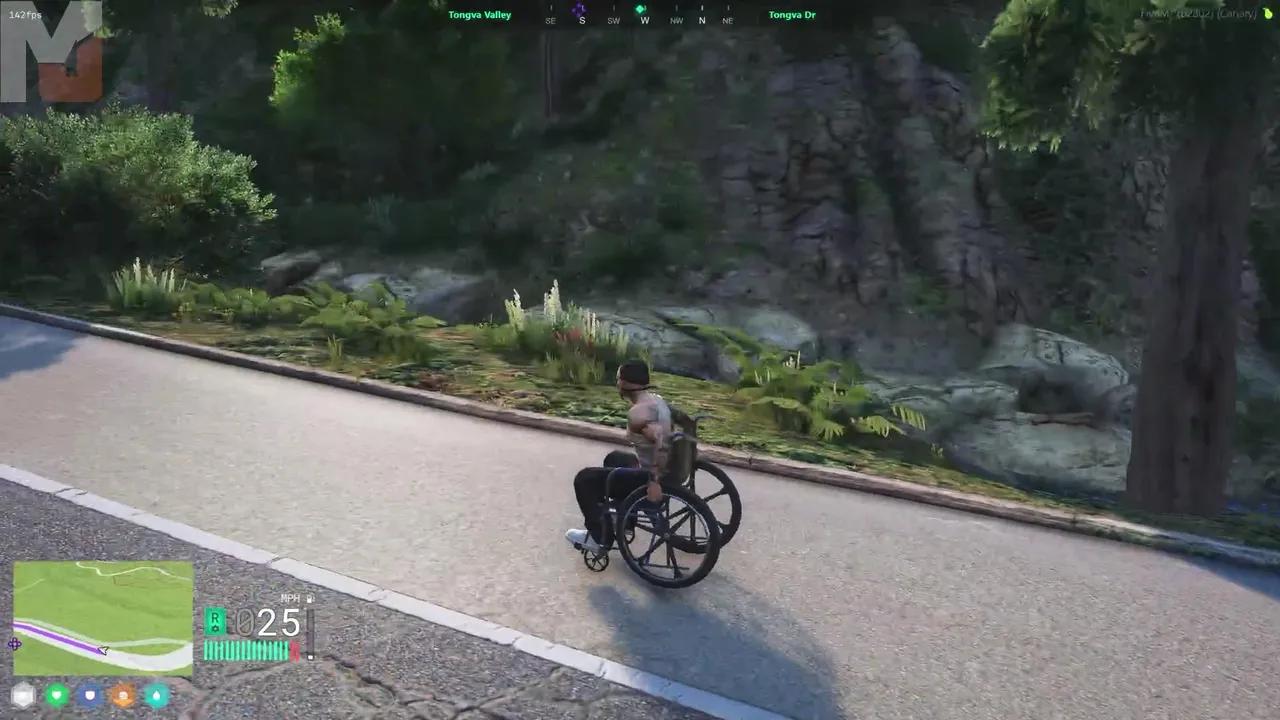Viewport: 1280px width, 720px height.
Task: Click the N compass direction
Action: click(x=702, y=20)
